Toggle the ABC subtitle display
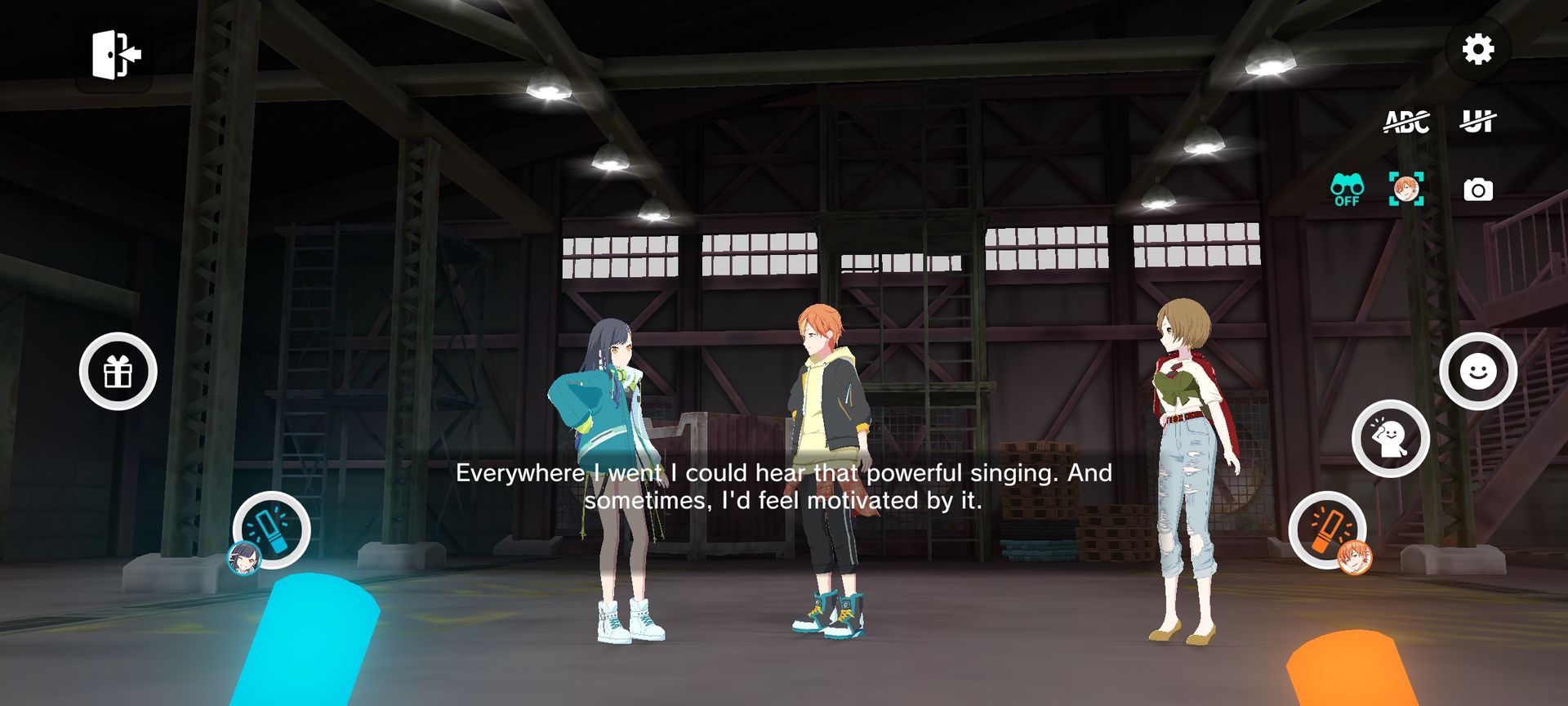 1406,122
